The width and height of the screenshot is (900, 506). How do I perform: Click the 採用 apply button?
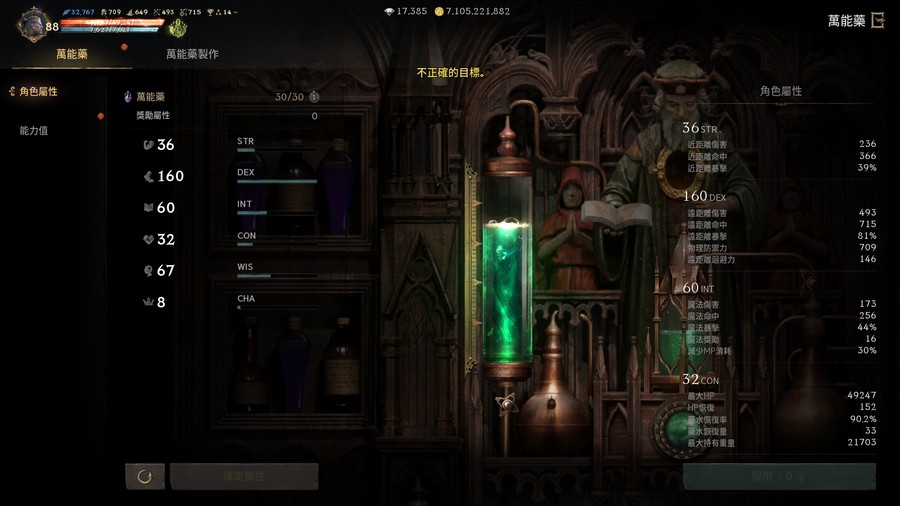(x=779, y=476)
